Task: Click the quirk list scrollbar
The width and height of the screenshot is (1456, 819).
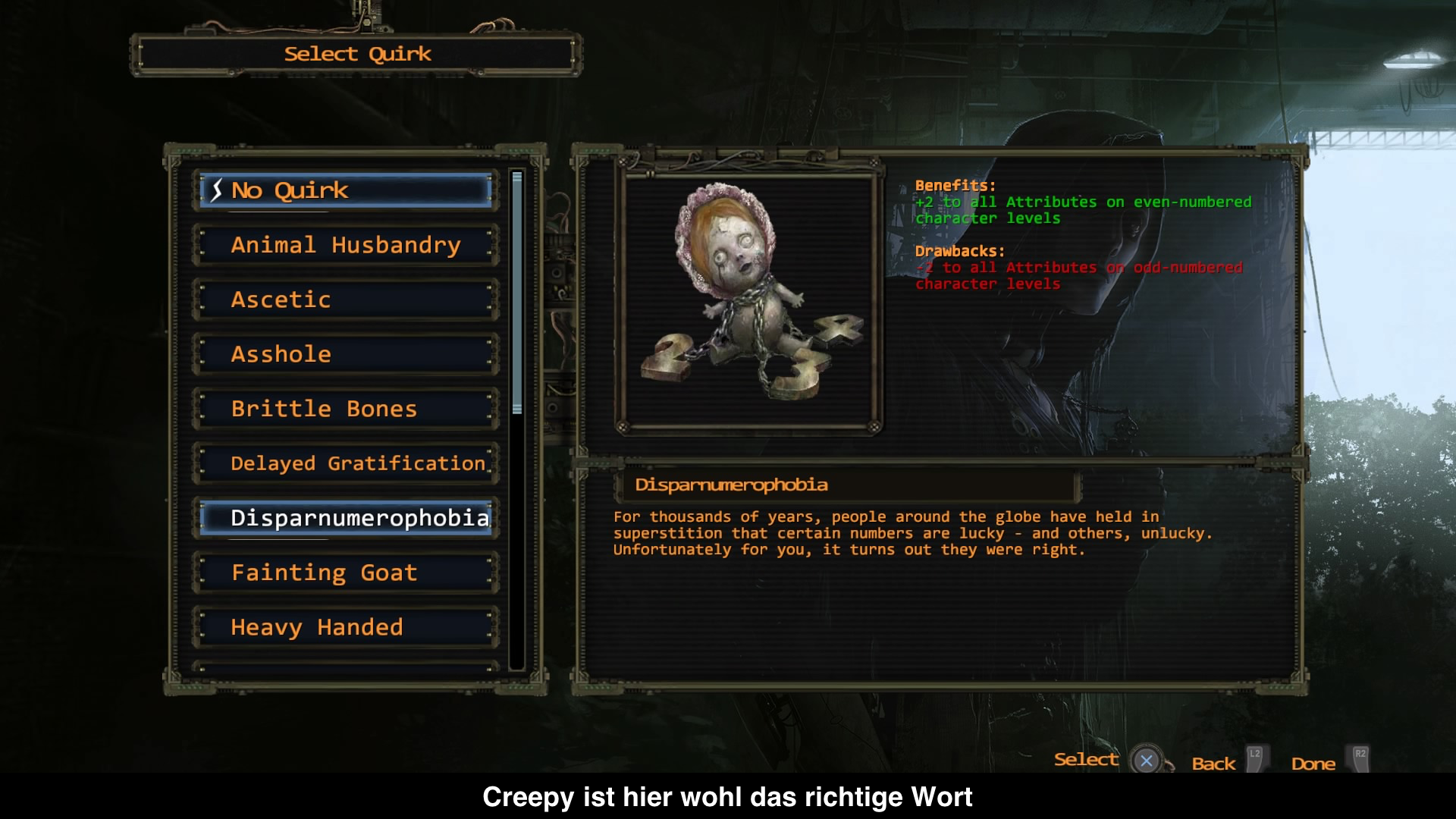Action: pyautogui.click(x=517, y=293)
